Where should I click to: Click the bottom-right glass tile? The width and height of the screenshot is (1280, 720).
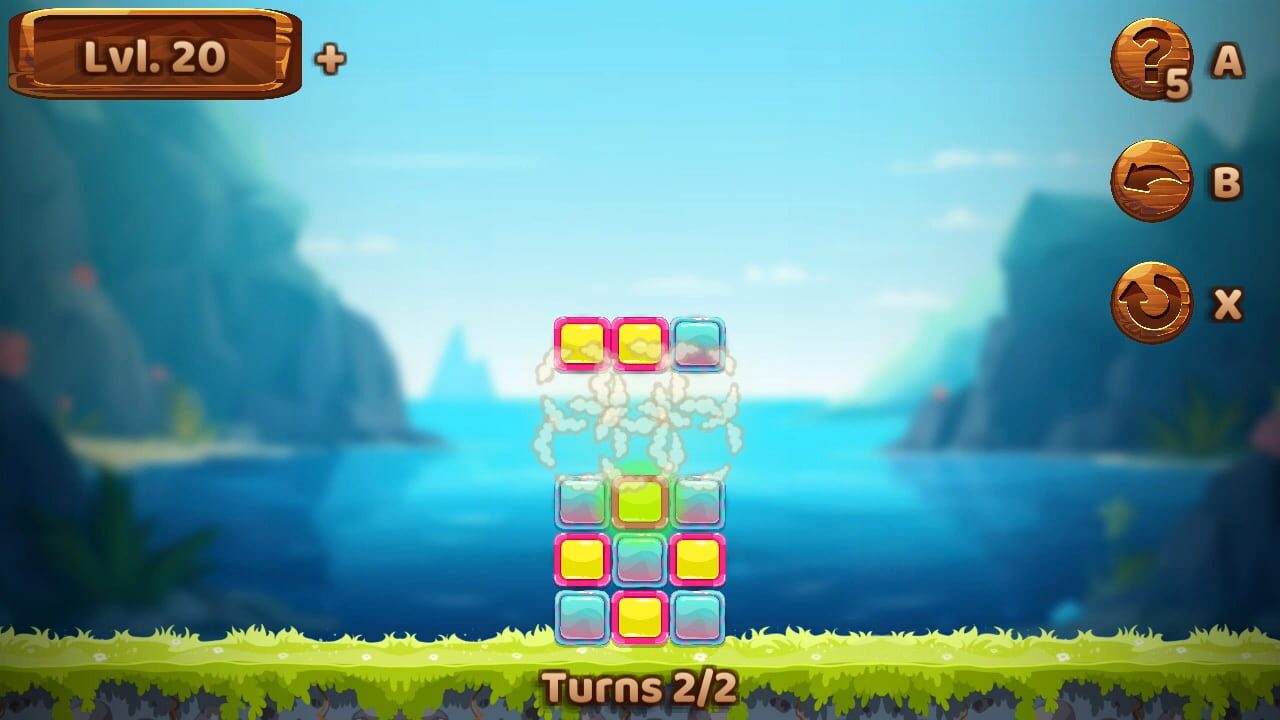click(x=696, y=615)
